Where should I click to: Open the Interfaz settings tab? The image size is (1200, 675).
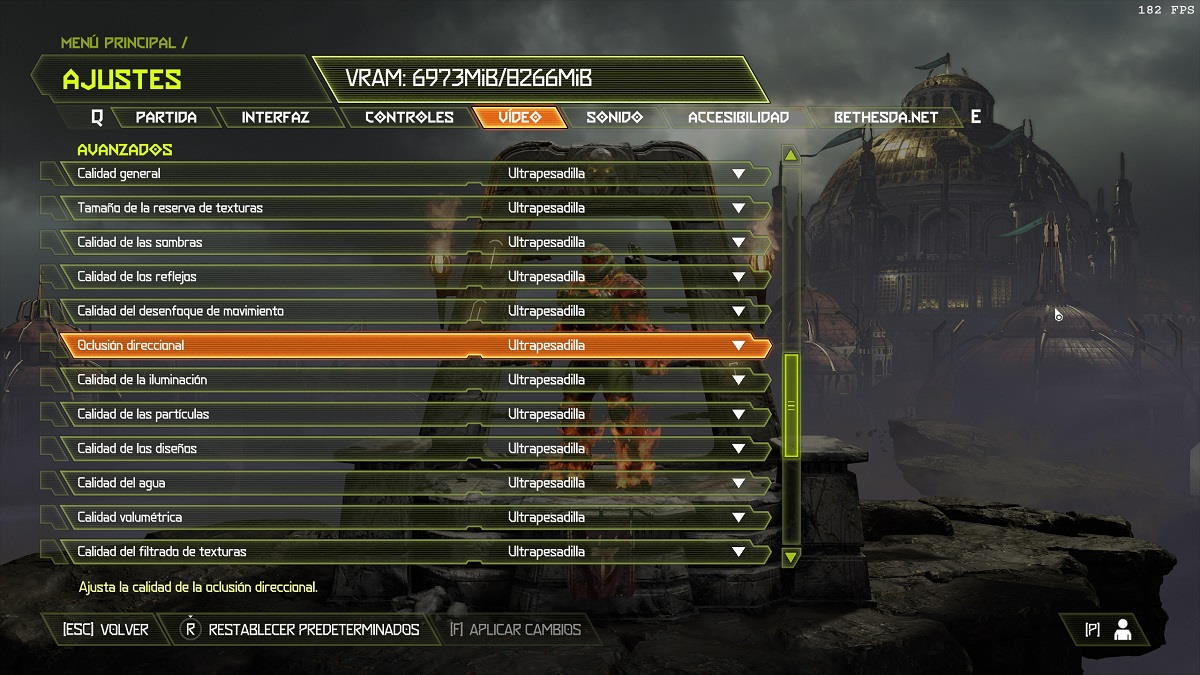(275, 117)
